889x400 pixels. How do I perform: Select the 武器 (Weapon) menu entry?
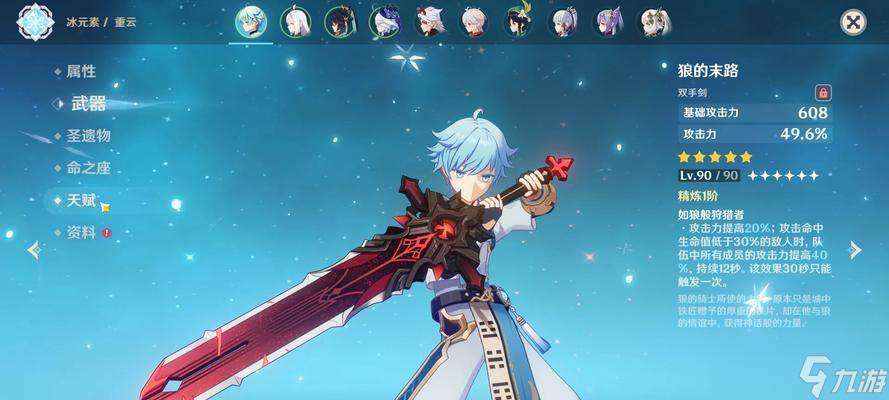86,103
